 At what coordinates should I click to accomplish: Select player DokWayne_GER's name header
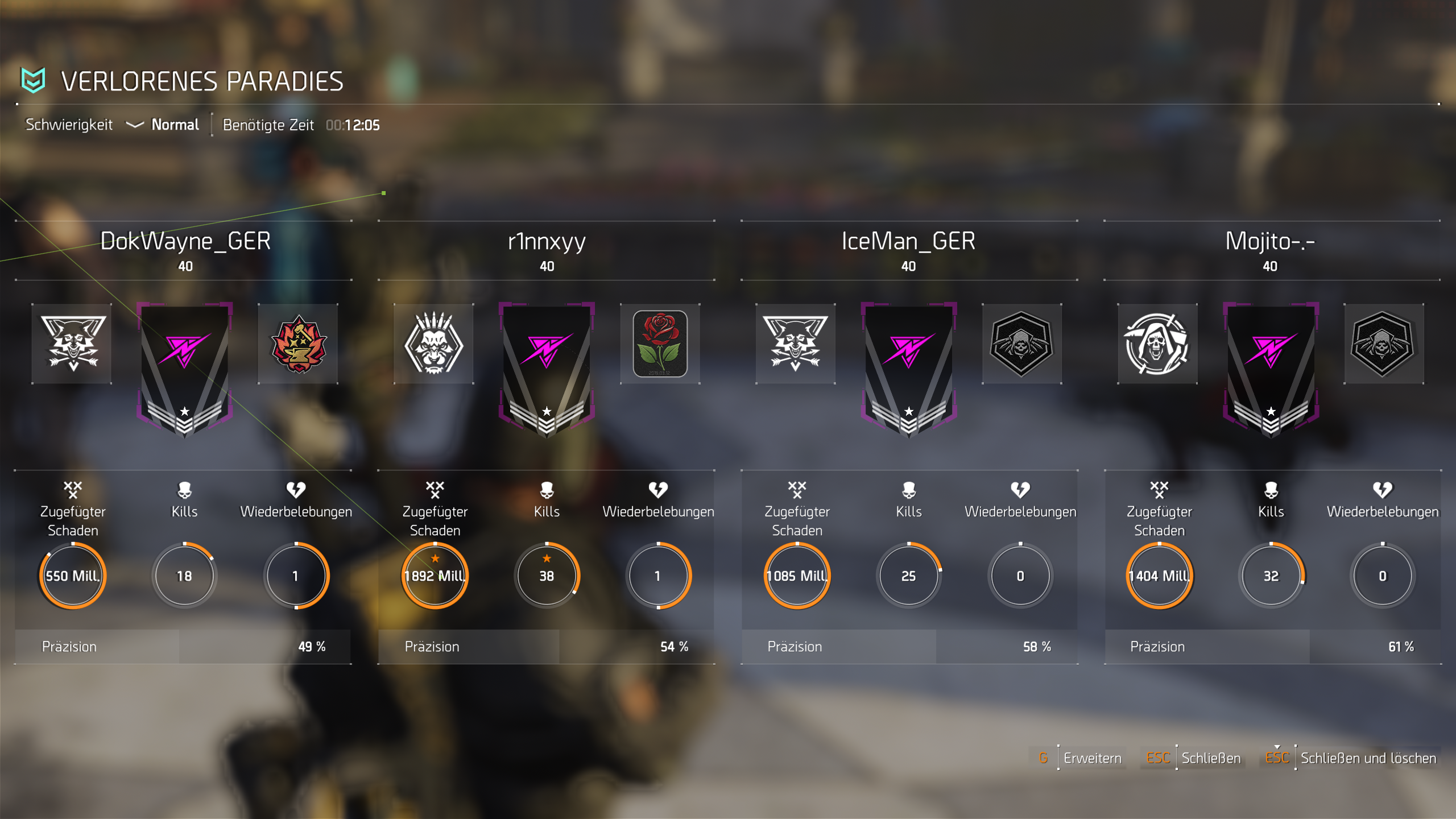coord(185,241)
